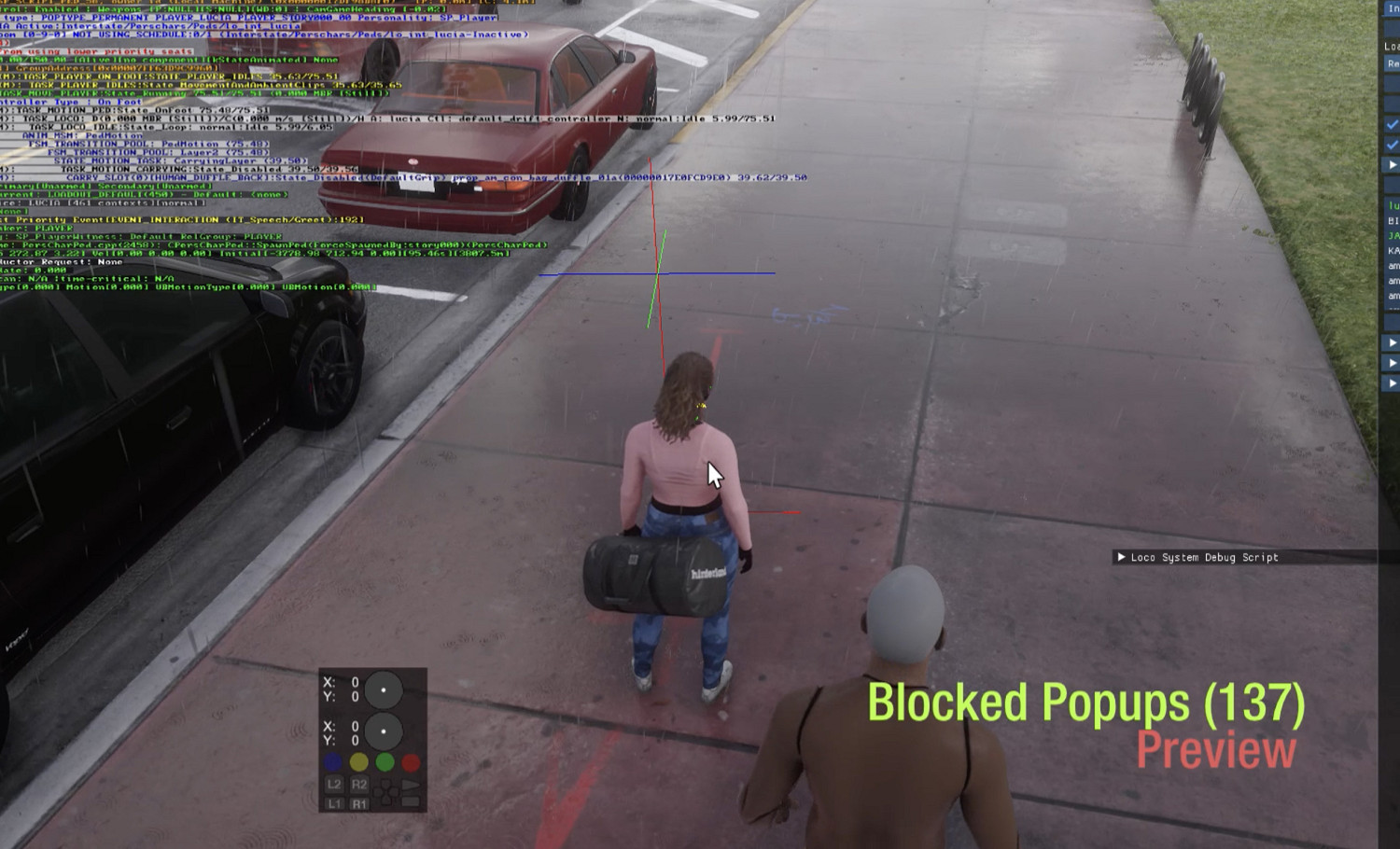Select the yellow lu entry in the sidebar

(x=1393, y=207)
